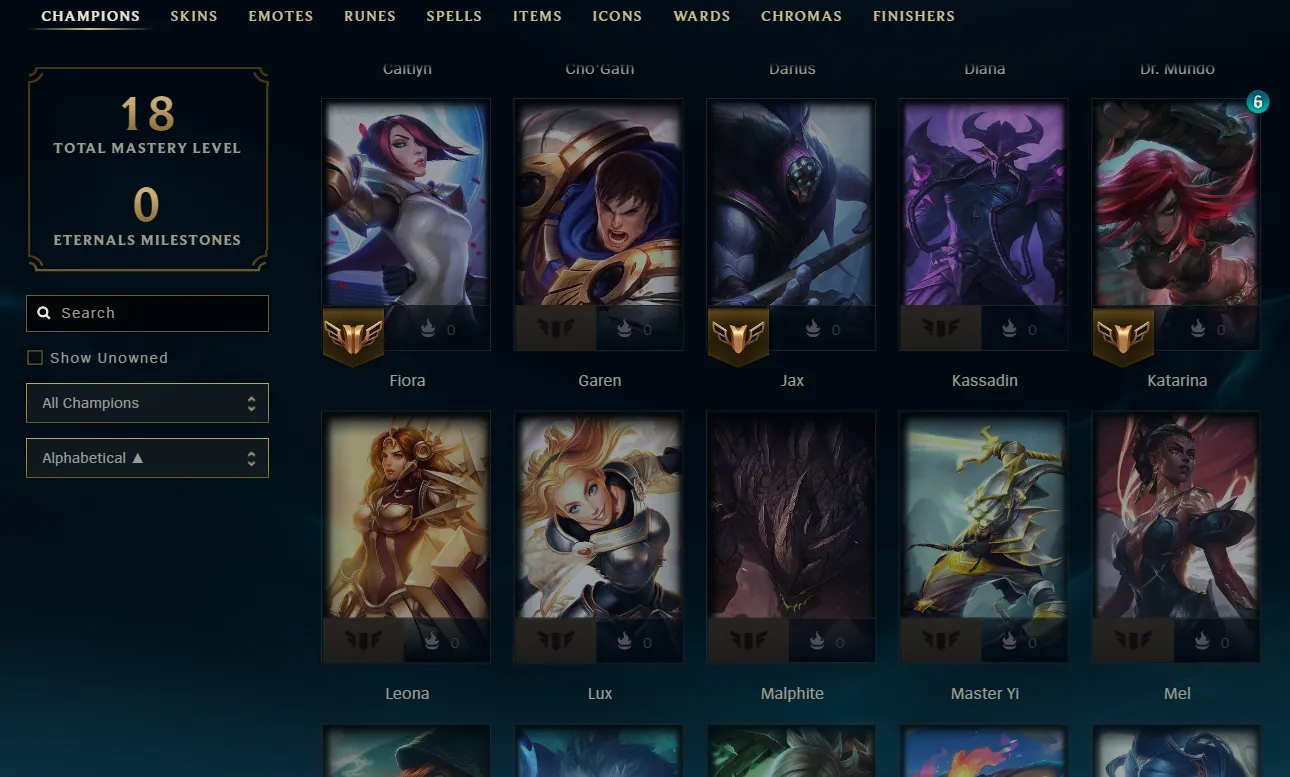1290x777 pixels.
Task: Open the Alphabetical sort dropdown
Action: (x=147, y=457)
